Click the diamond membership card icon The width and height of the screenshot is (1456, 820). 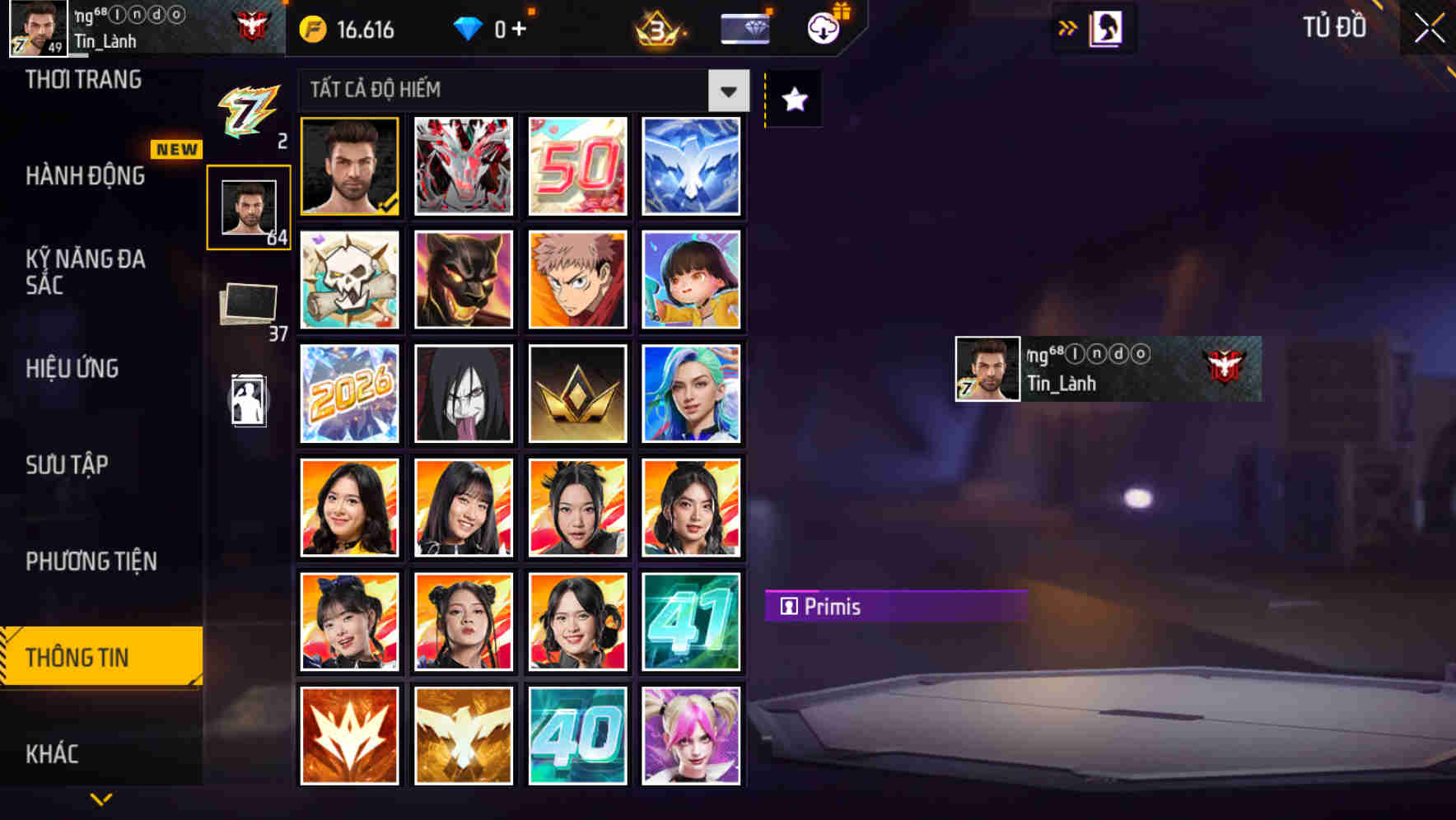click(744, 27)
